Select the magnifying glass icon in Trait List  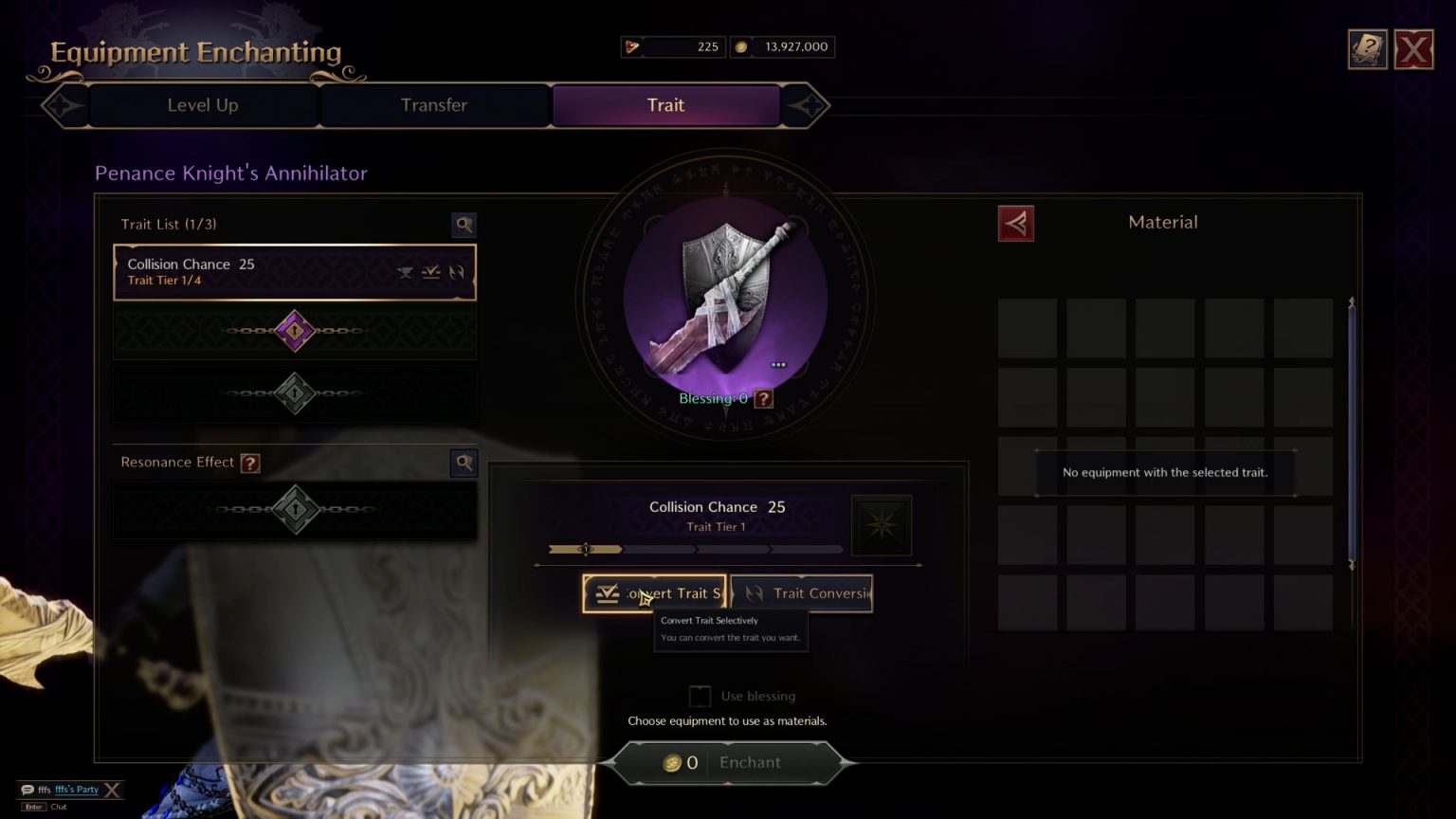tap(464, 225)
